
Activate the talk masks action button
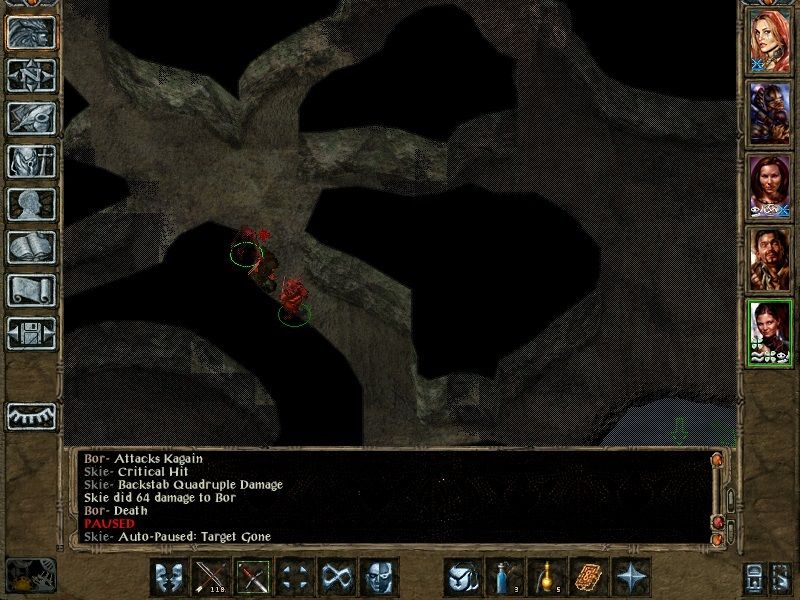169,578
